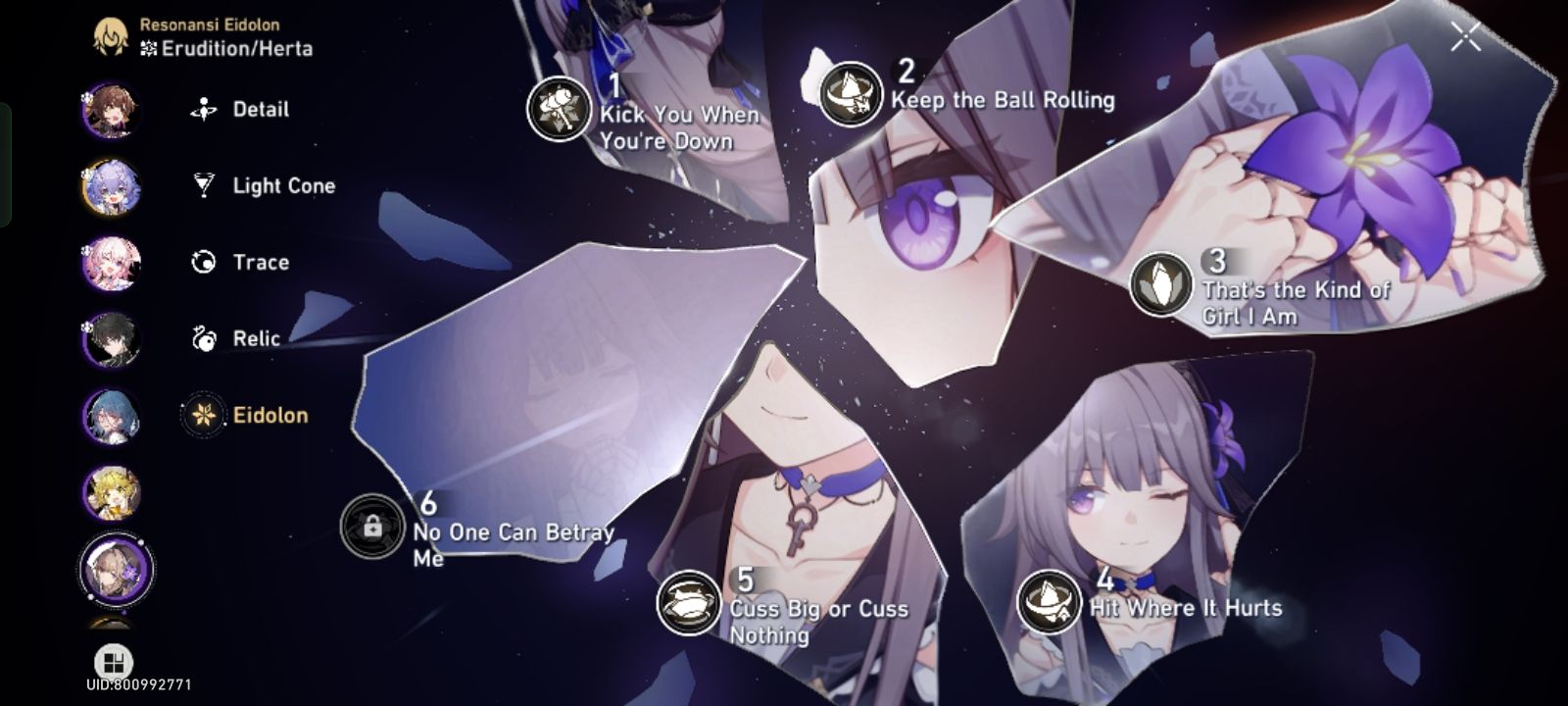The height and width of the screenshot is (706, 1568).
Task: Close the Eidolon screen with the X button
Action: pos(1466,37)
